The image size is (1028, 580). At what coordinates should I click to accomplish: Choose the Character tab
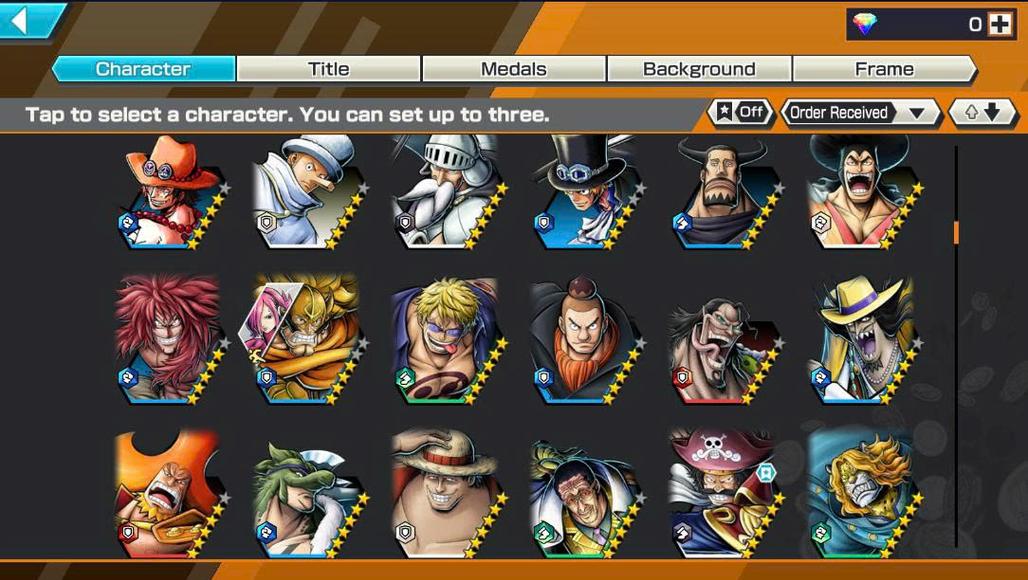click(x=143, y=69)
